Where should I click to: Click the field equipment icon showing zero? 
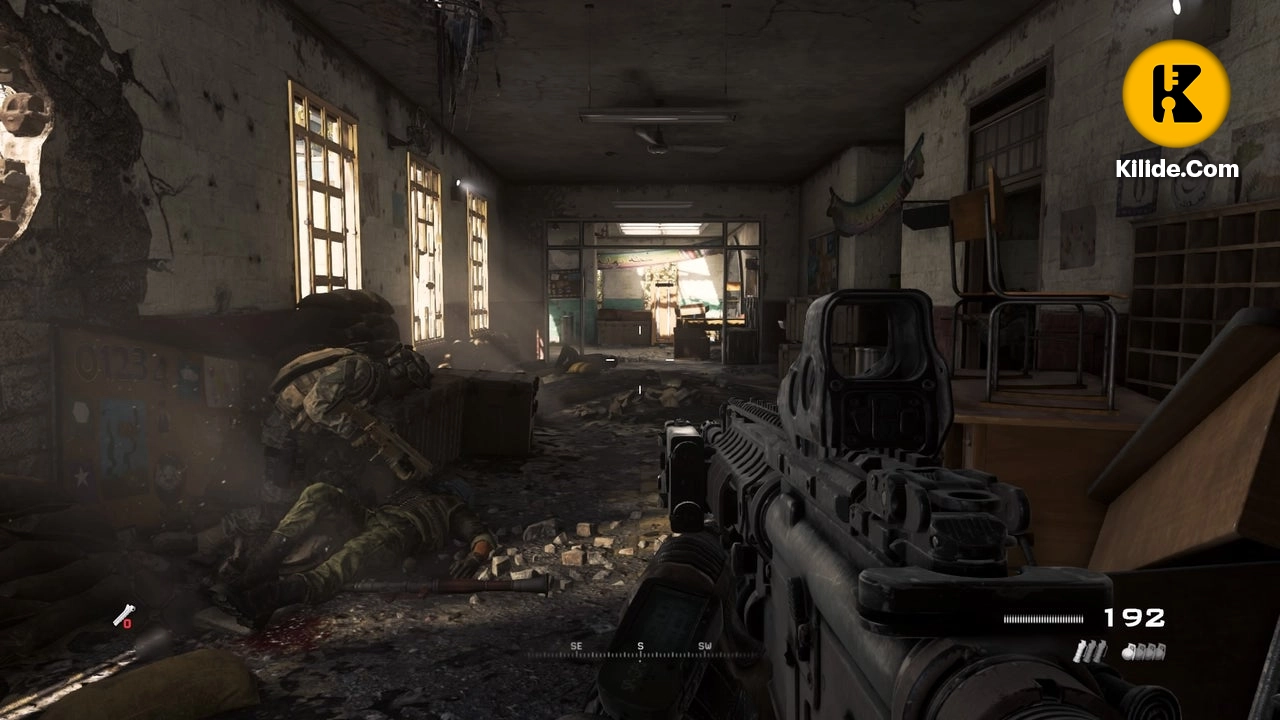click(122, 617)
